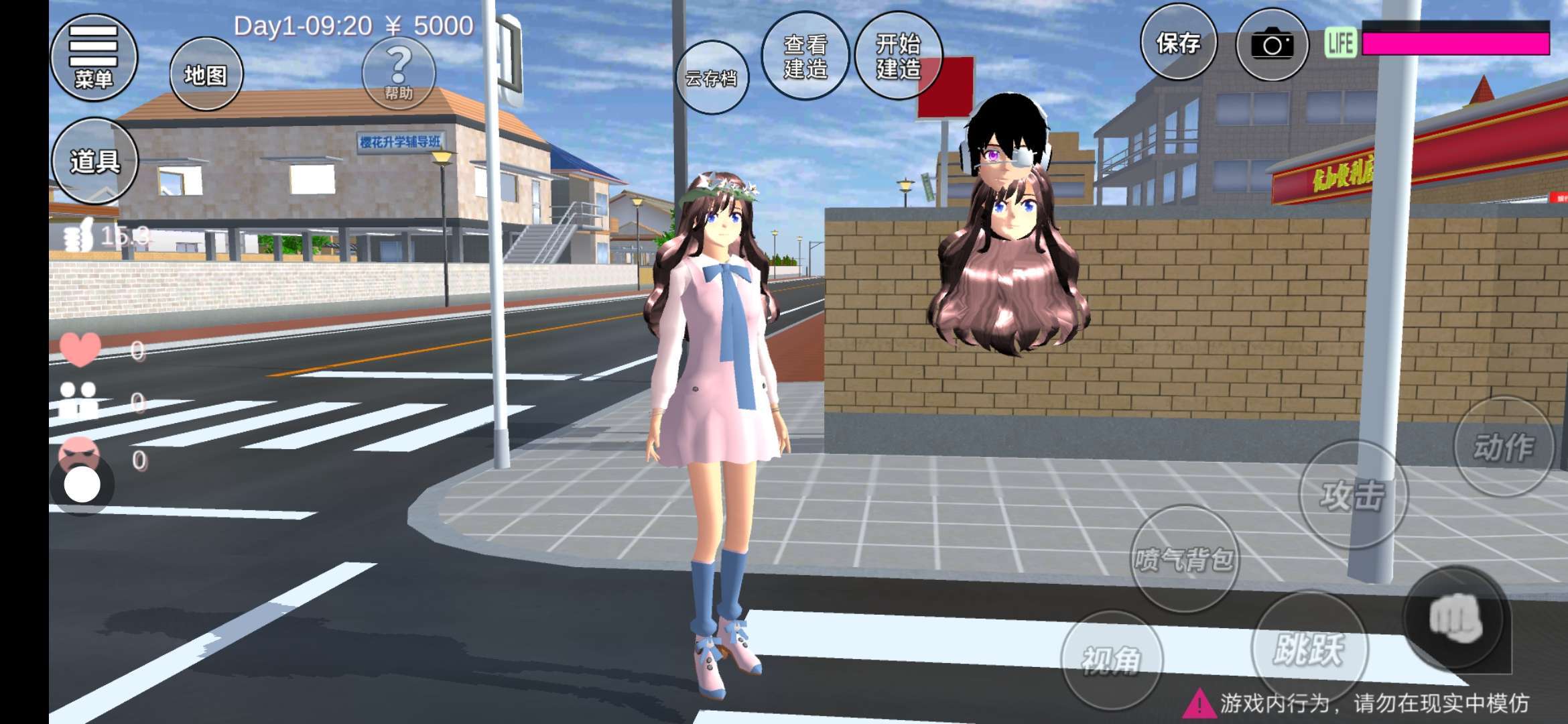The image size is (1568, 724).
Task: Tap the 攻击 attack button
Action: pos(1352,495)
